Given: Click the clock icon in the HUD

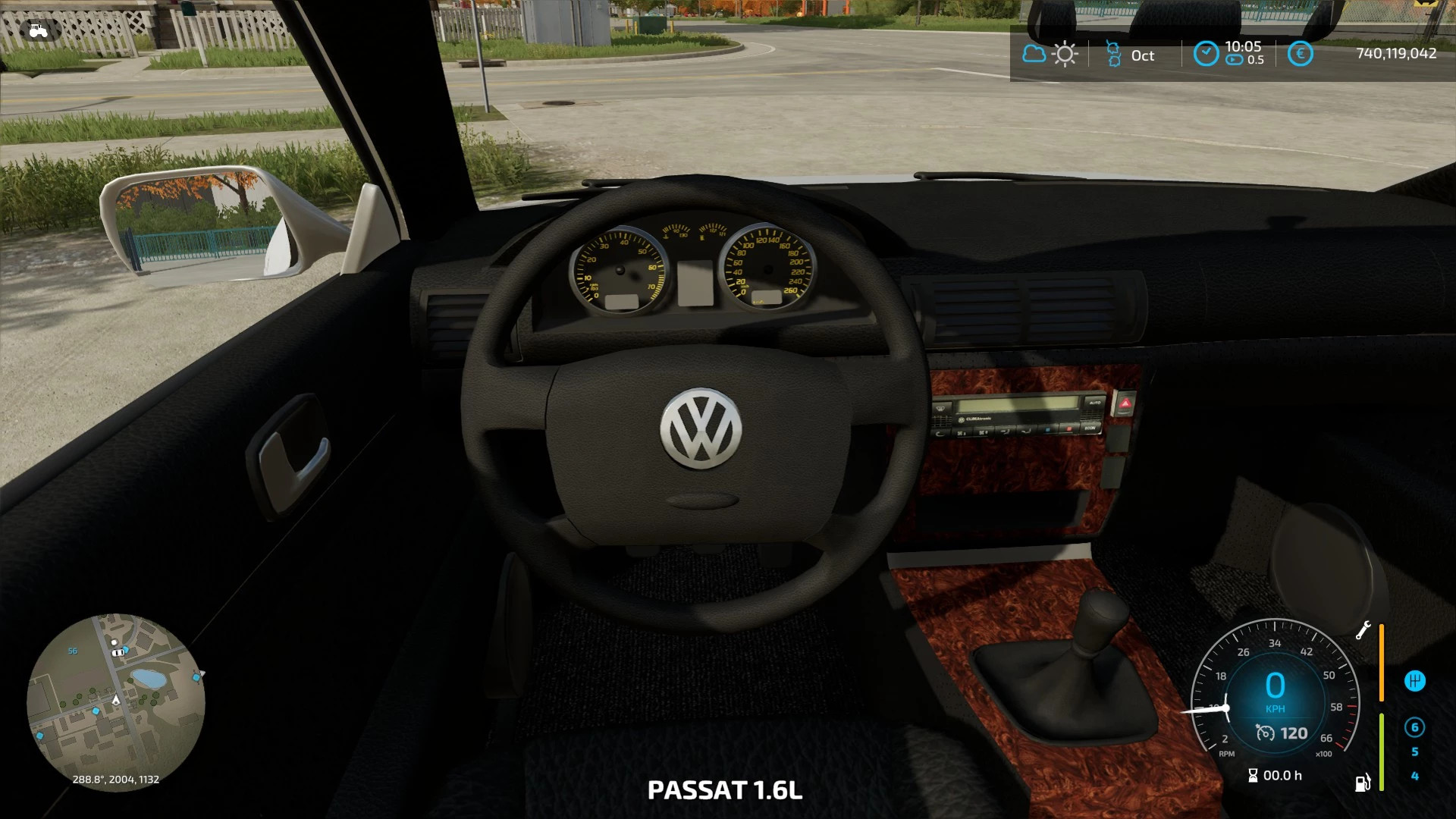Looking at the screenshot, I should pyautogui.click(x=1207, y=52).
